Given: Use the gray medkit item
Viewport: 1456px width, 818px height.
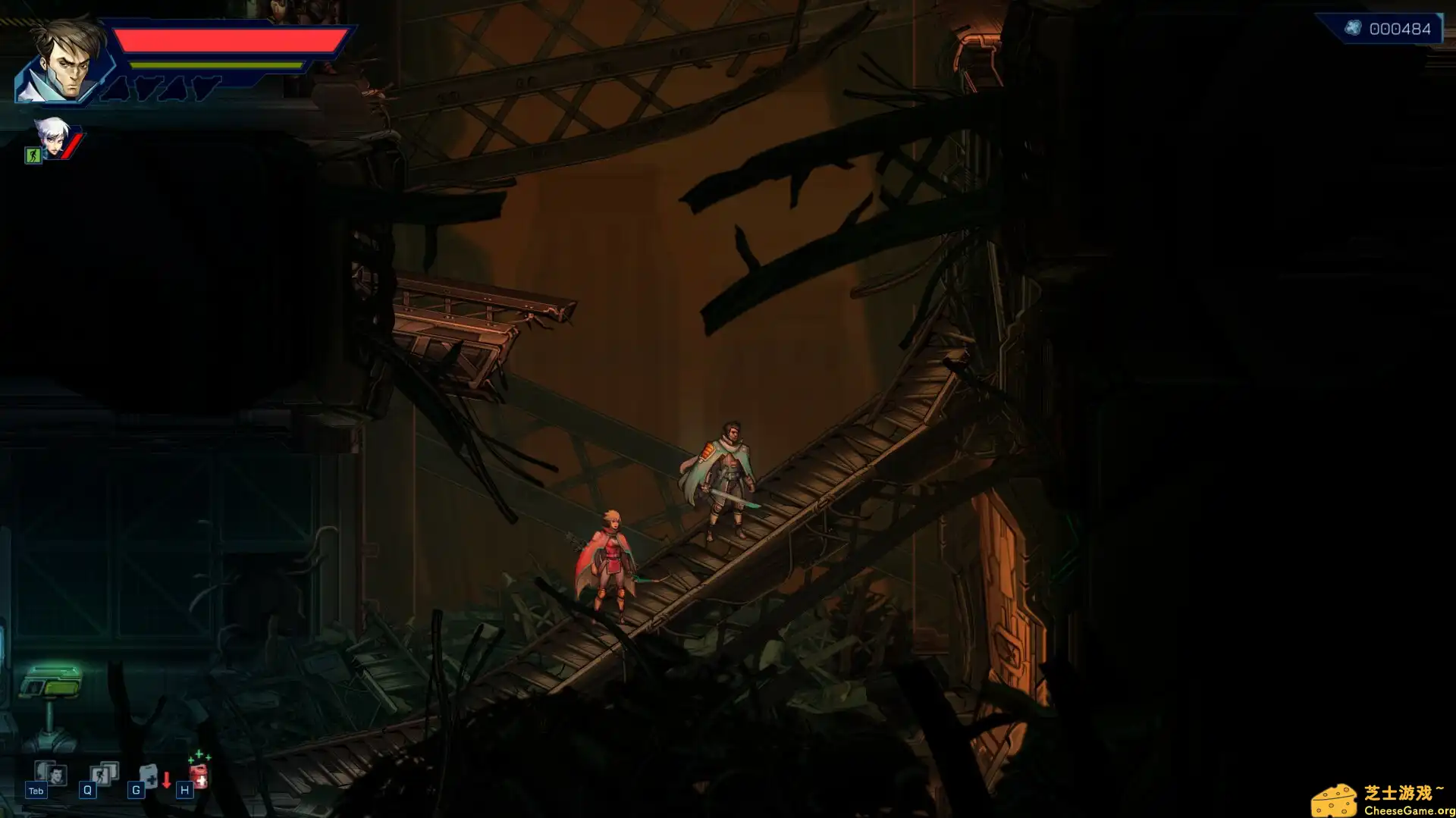Looking at the screenshot, I should tap(149, 775).
